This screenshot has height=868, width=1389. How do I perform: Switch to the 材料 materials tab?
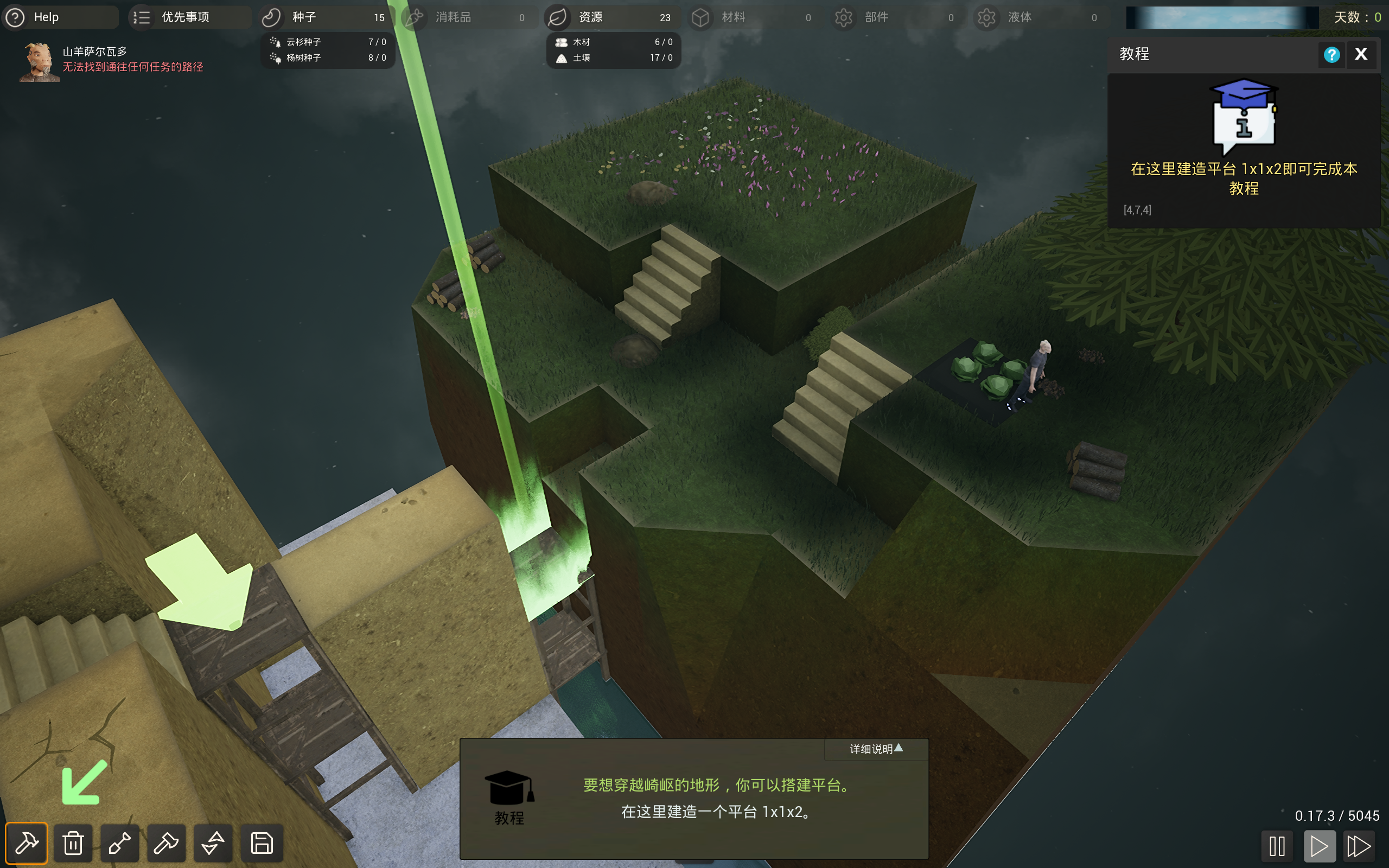coord(753,17)
